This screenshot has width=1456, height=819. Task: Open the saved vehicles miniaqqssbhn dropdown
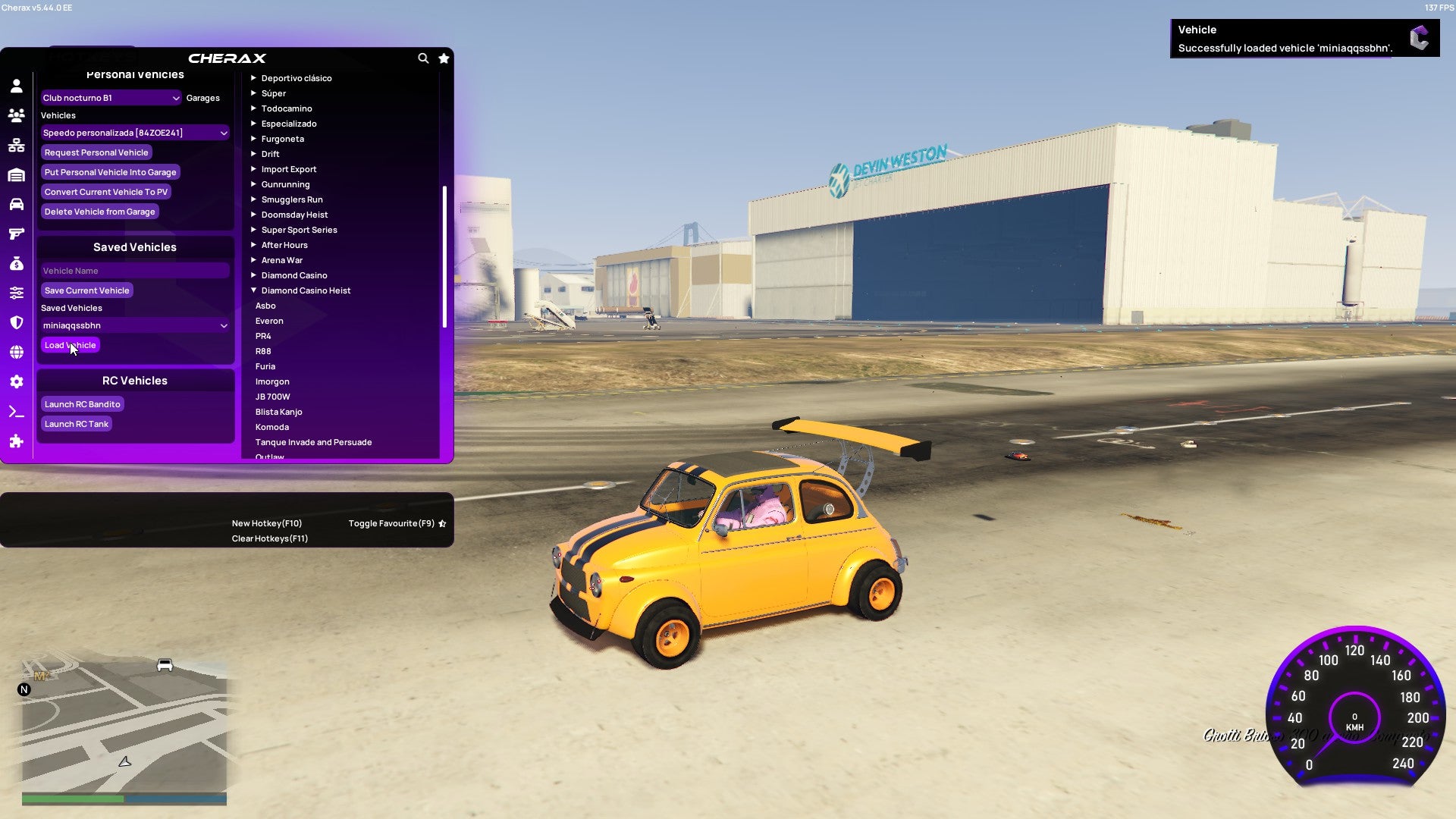(x=135, y=325)
